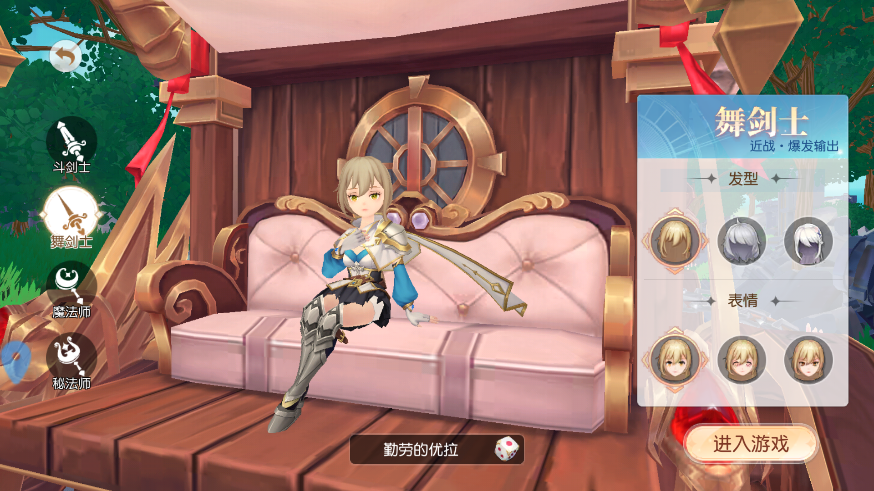The height and width of the screenshot is (491, 874).
Task: Choose the middle facial expression
Action: tap(741, 359)
